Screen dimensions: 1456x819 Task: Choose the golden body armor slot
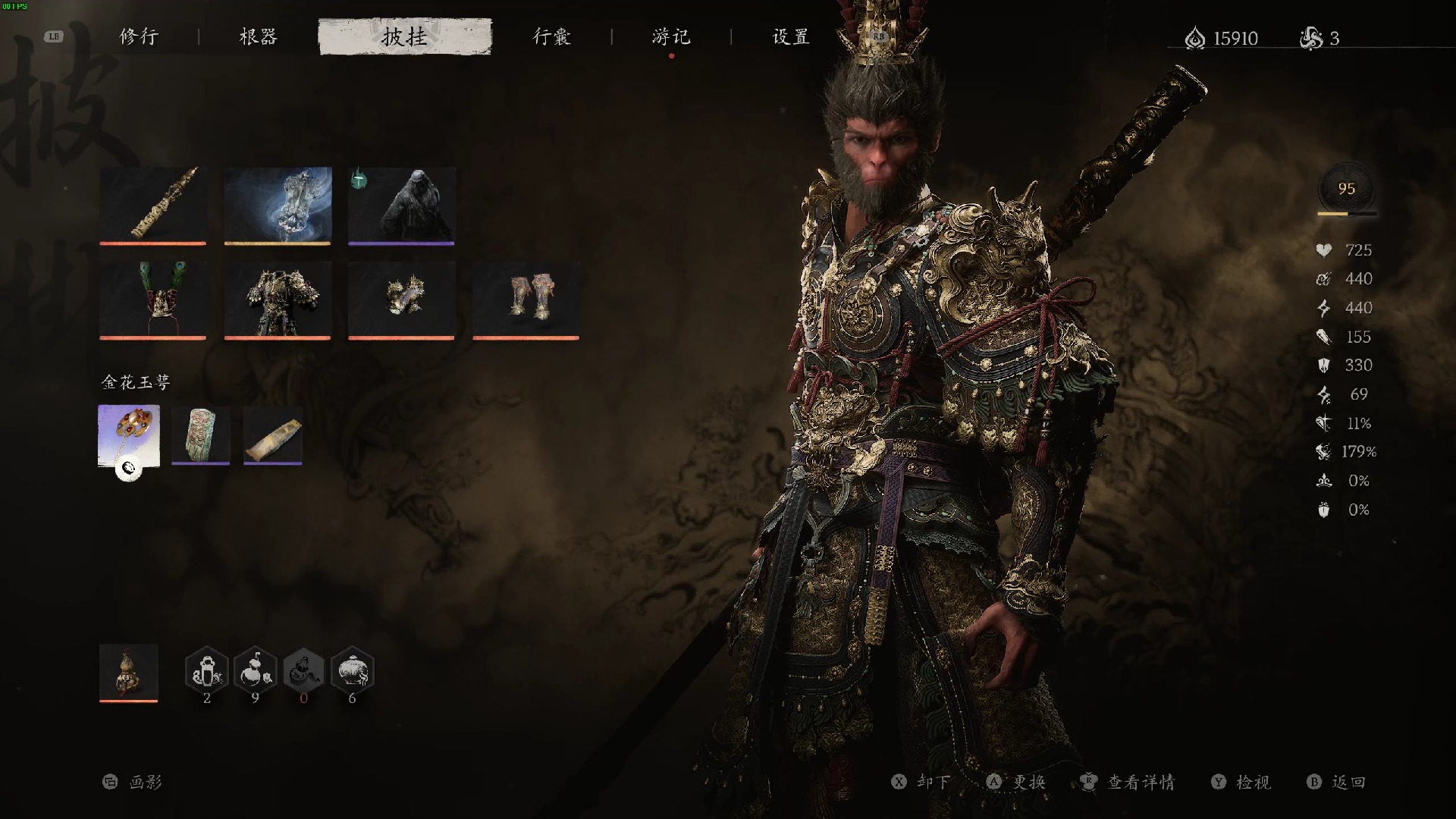278,299
